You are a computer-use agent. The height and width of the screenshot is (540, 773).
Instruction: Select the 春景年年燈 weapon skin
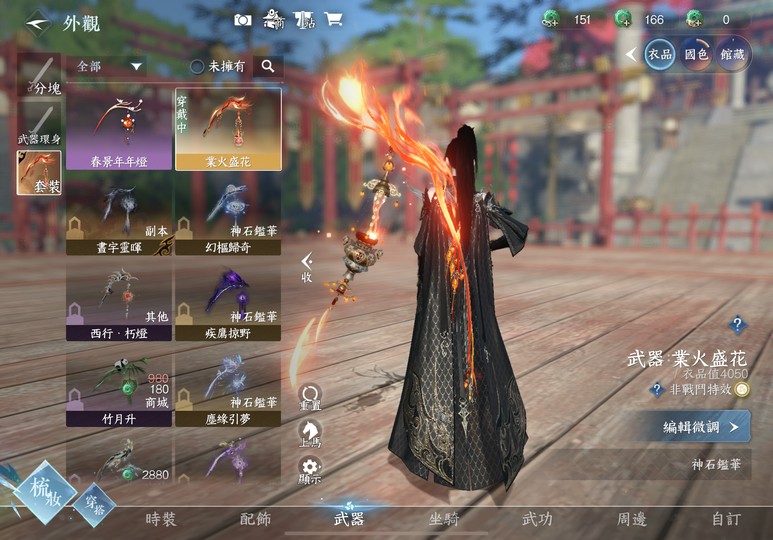pyautogui.click(x=119, y=129)
